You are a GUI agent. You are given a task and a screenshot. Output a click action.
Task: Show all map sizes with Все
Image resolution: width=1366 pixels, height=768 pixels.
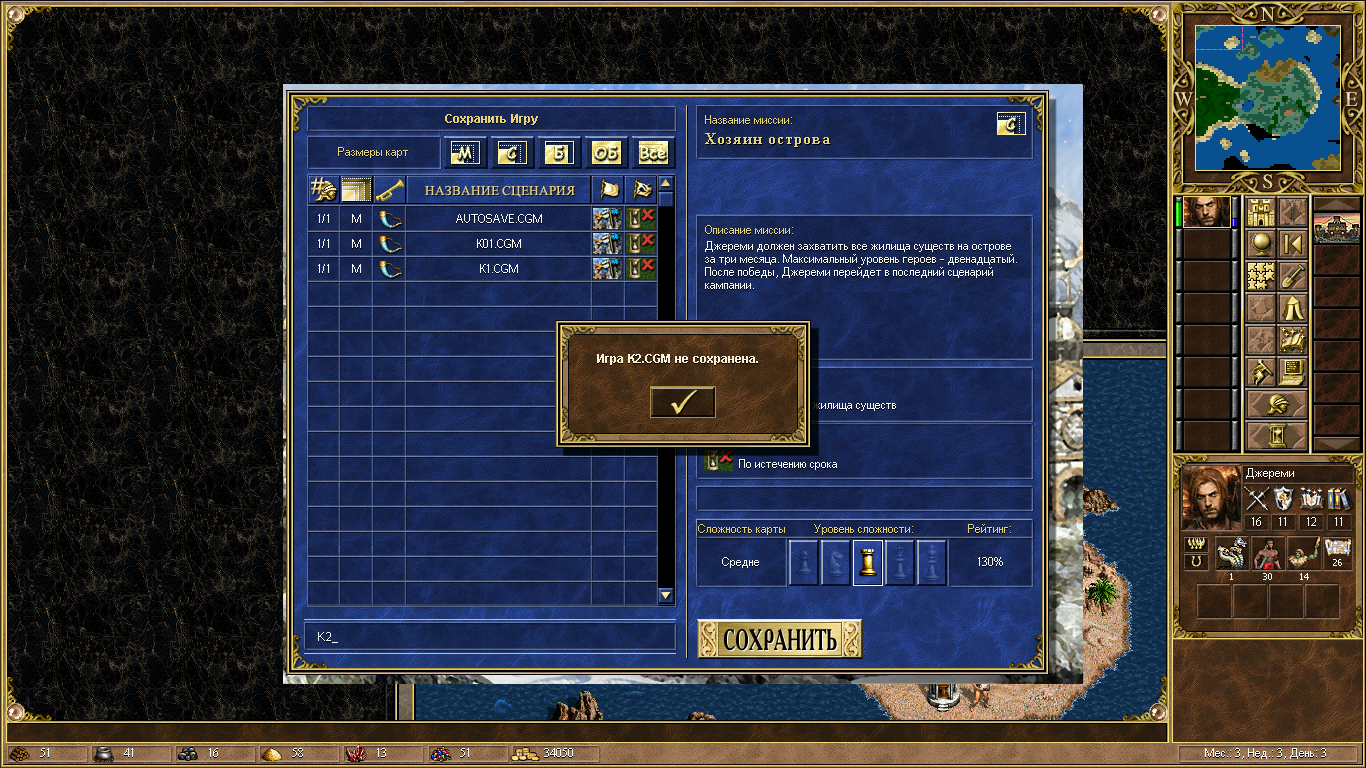click(652, 153)
